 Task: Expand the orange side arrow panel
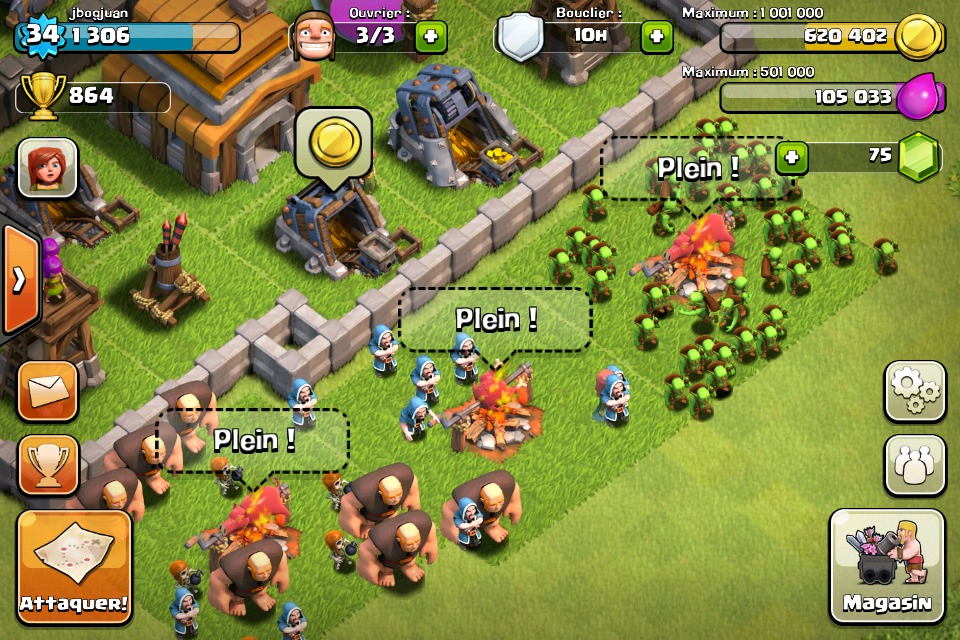click(x=19, y=281)
